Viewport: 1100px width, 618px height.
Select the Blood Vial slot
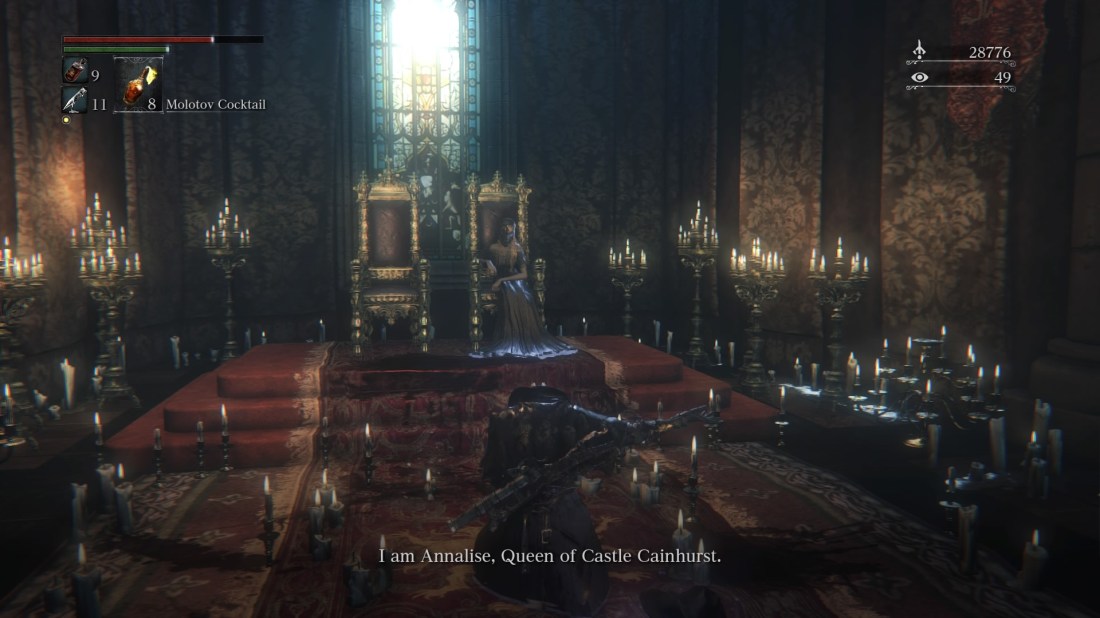tap(76, 71)
